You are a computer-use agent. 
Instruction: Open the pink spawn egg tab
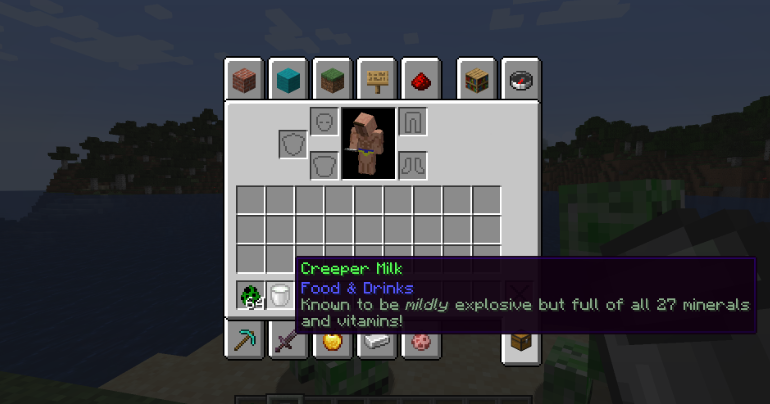pos(420,342)
